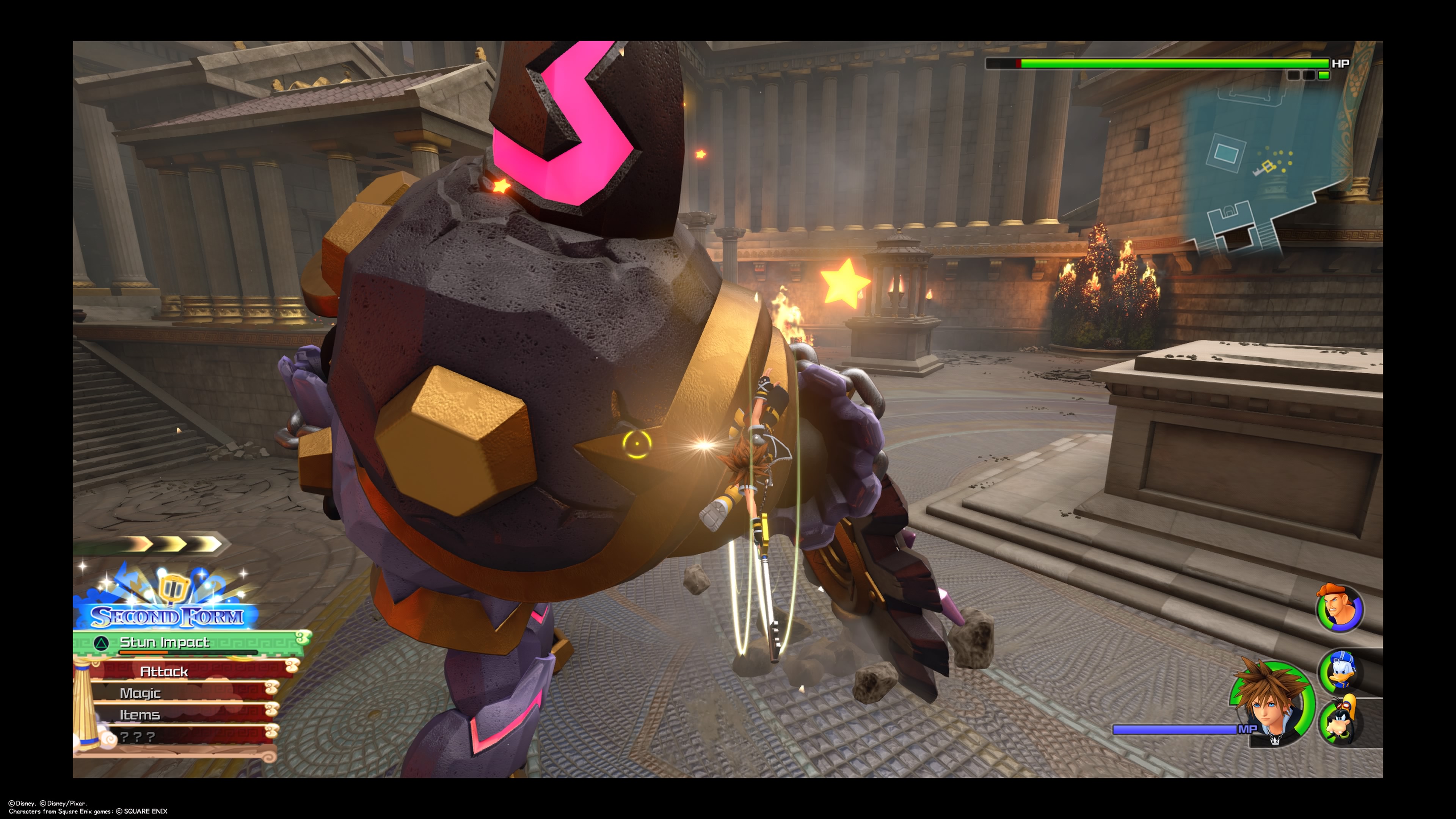Click the Second Form formchange banner
The height and width of the screenshot is (819, 1456).
pos(167,615)
